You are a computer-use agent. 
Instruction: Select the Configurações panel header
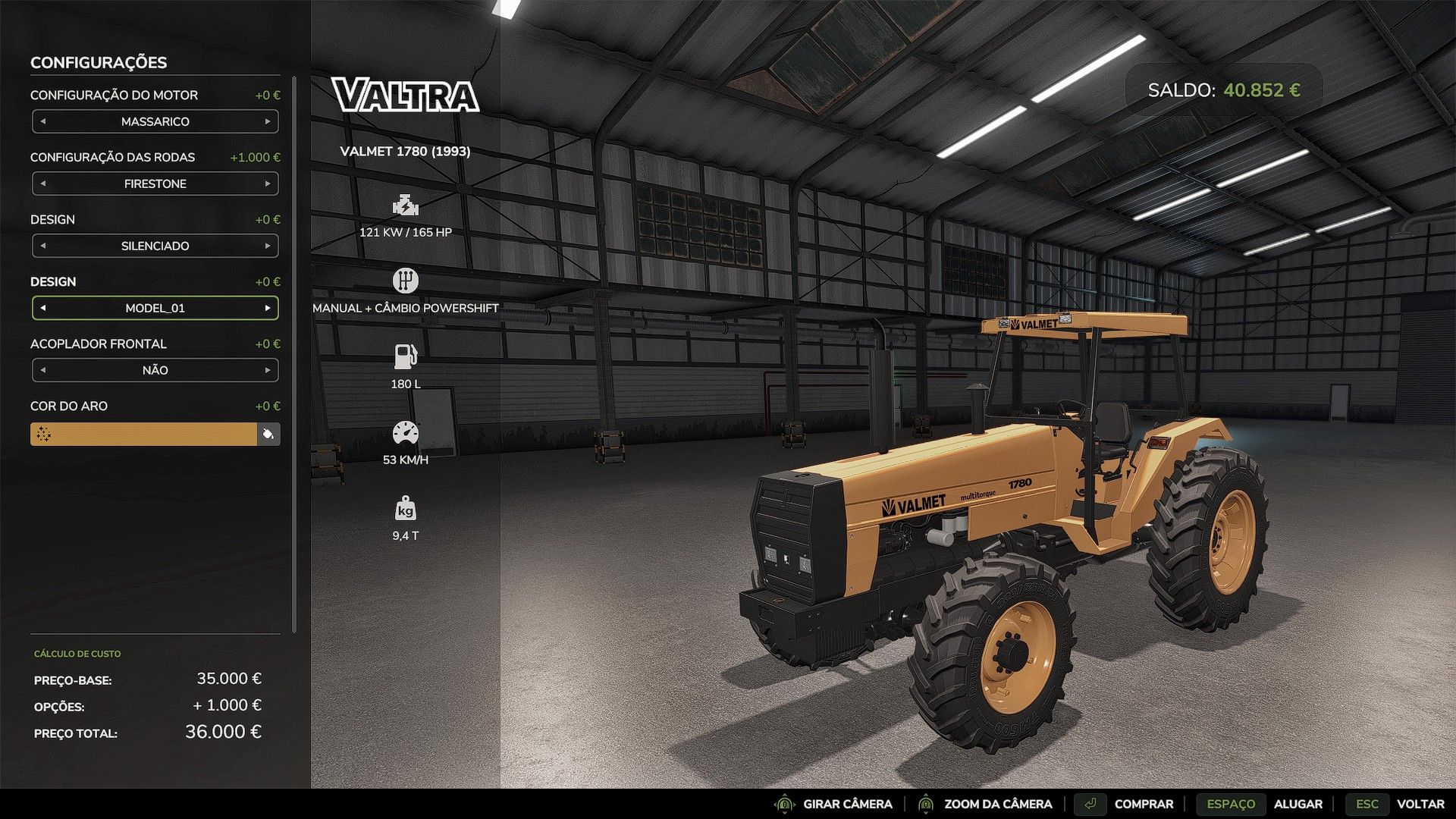pos(99,63)
